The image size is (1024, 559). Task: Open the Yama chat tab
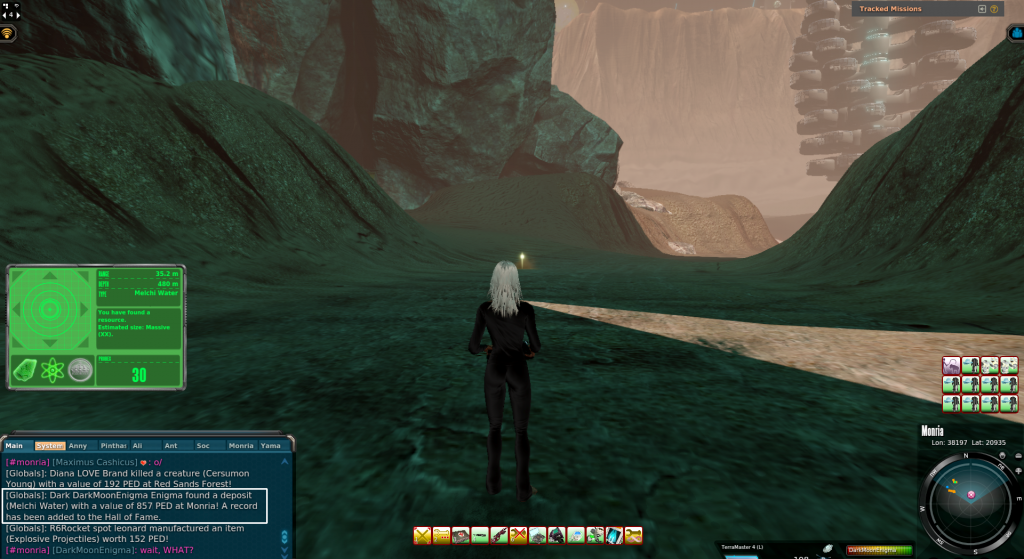272,445
